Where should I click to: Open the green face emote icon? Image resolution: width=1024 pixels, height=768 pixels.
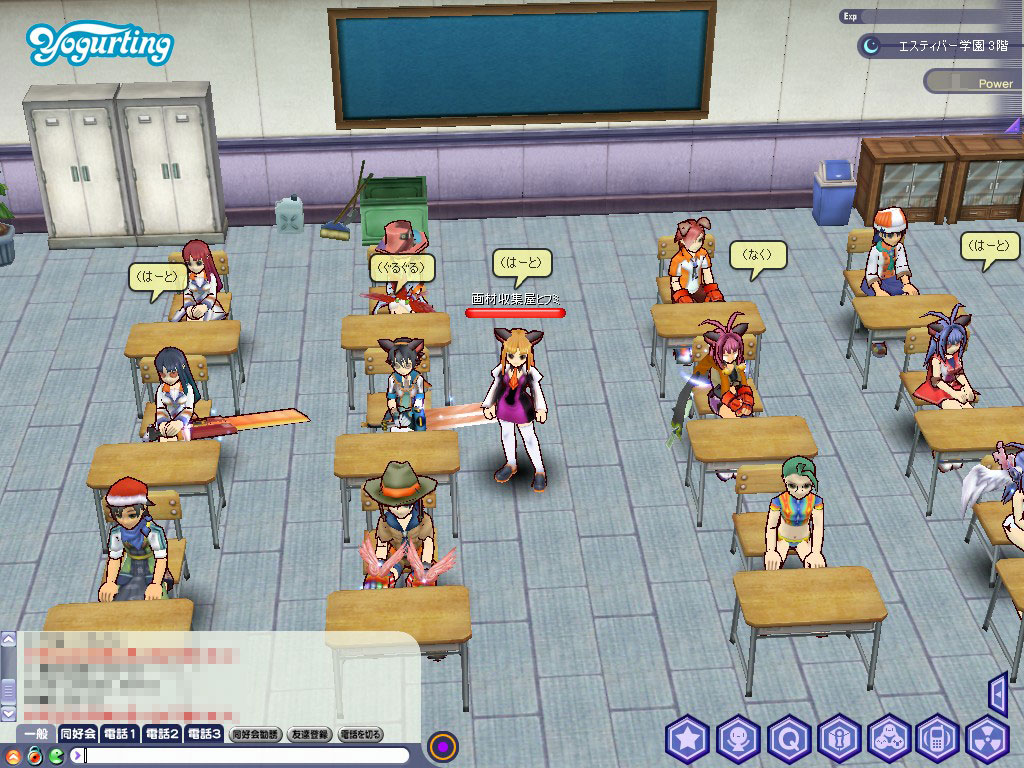55,755
